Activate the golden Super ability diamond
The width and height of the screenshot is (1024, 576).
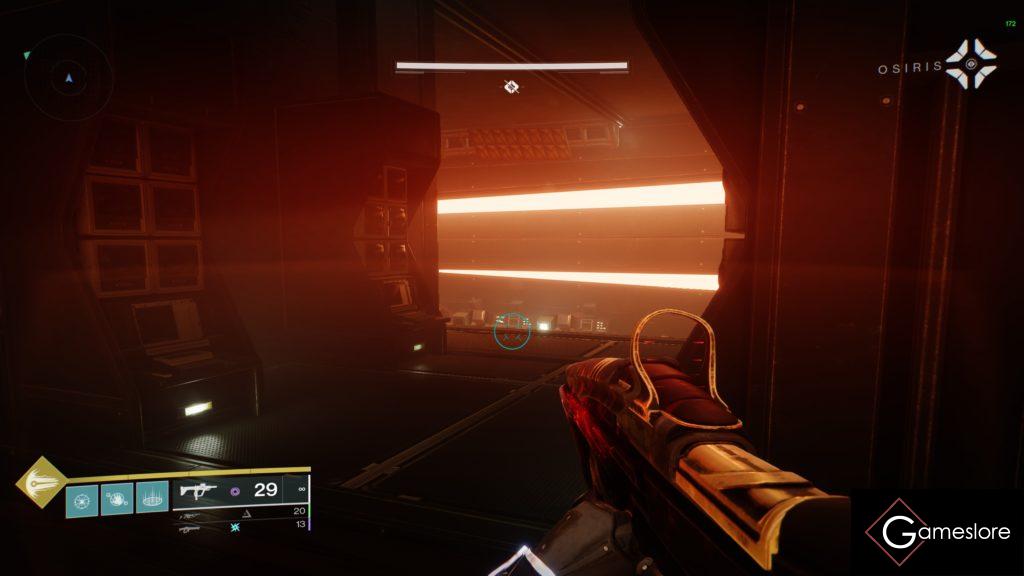tap(41, 482)
